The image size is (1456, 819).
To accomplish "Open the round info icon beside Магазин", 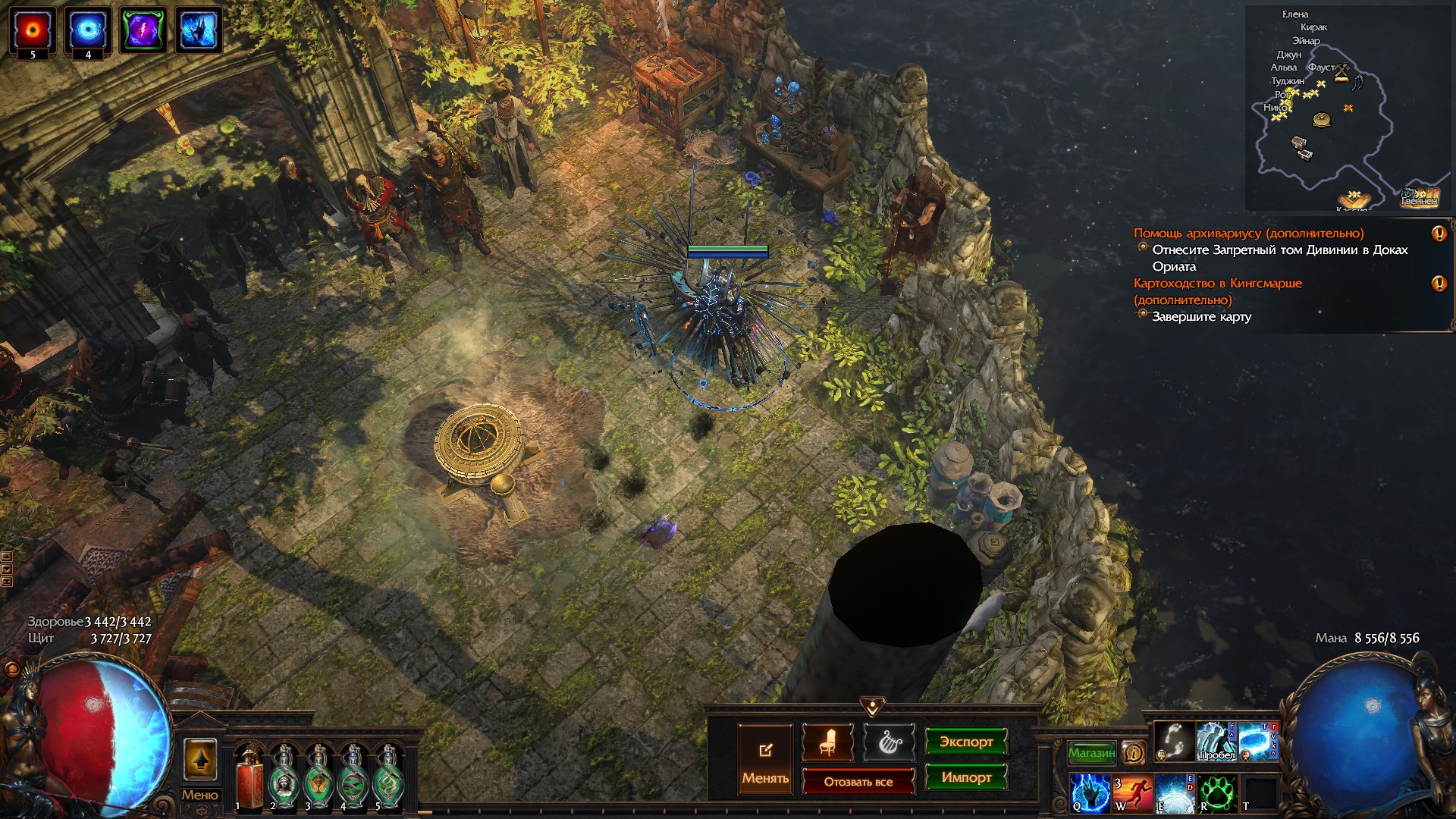I will (x=1133, y=752).
